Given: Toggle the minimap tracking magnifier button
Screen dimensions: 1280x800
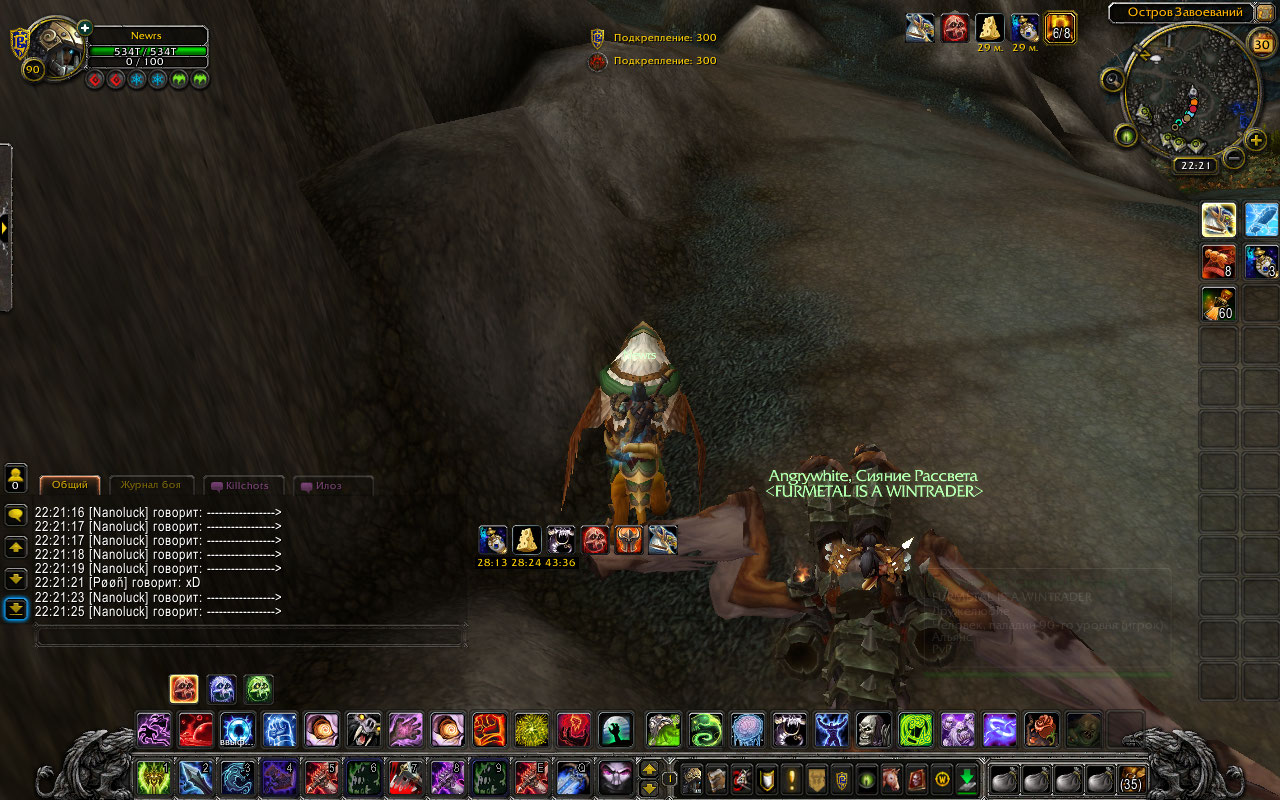Looking at the screenshot, I should coord(1112,80).
